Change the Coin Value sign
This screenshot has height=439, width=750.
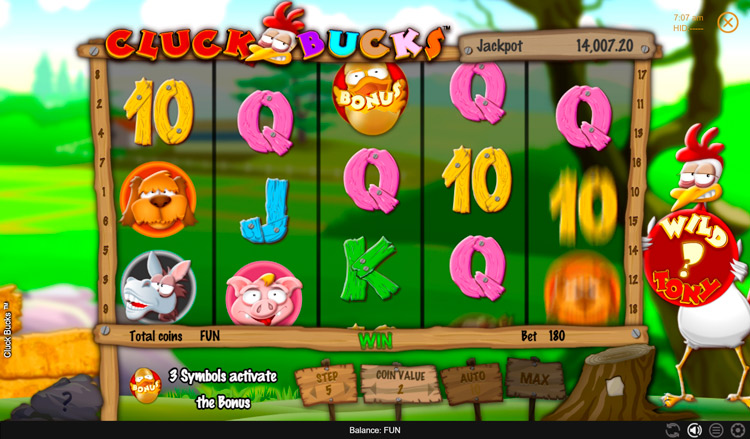point(398,383)
